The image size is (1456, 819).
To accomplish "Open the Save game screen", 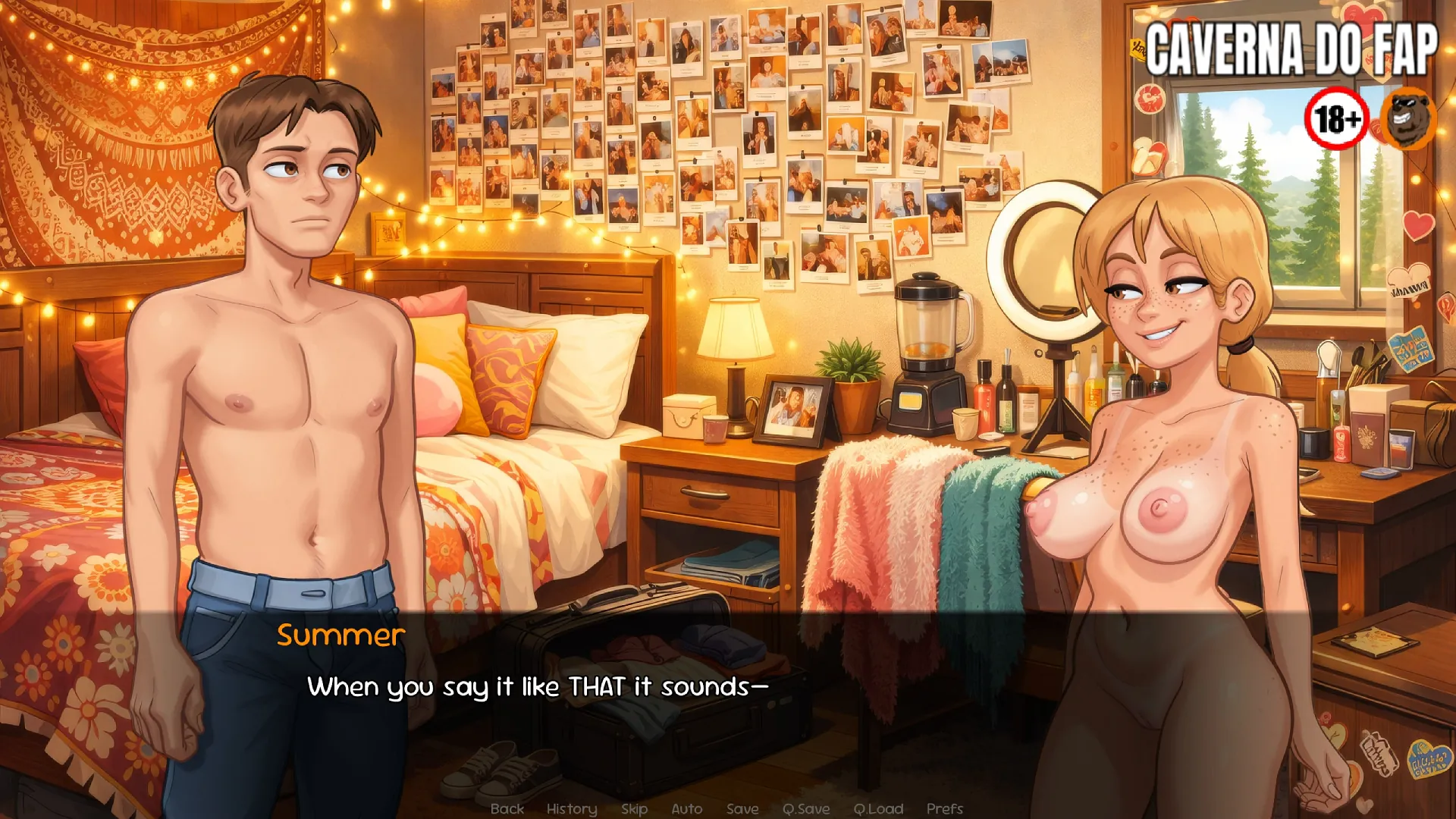I will point(742,809).
